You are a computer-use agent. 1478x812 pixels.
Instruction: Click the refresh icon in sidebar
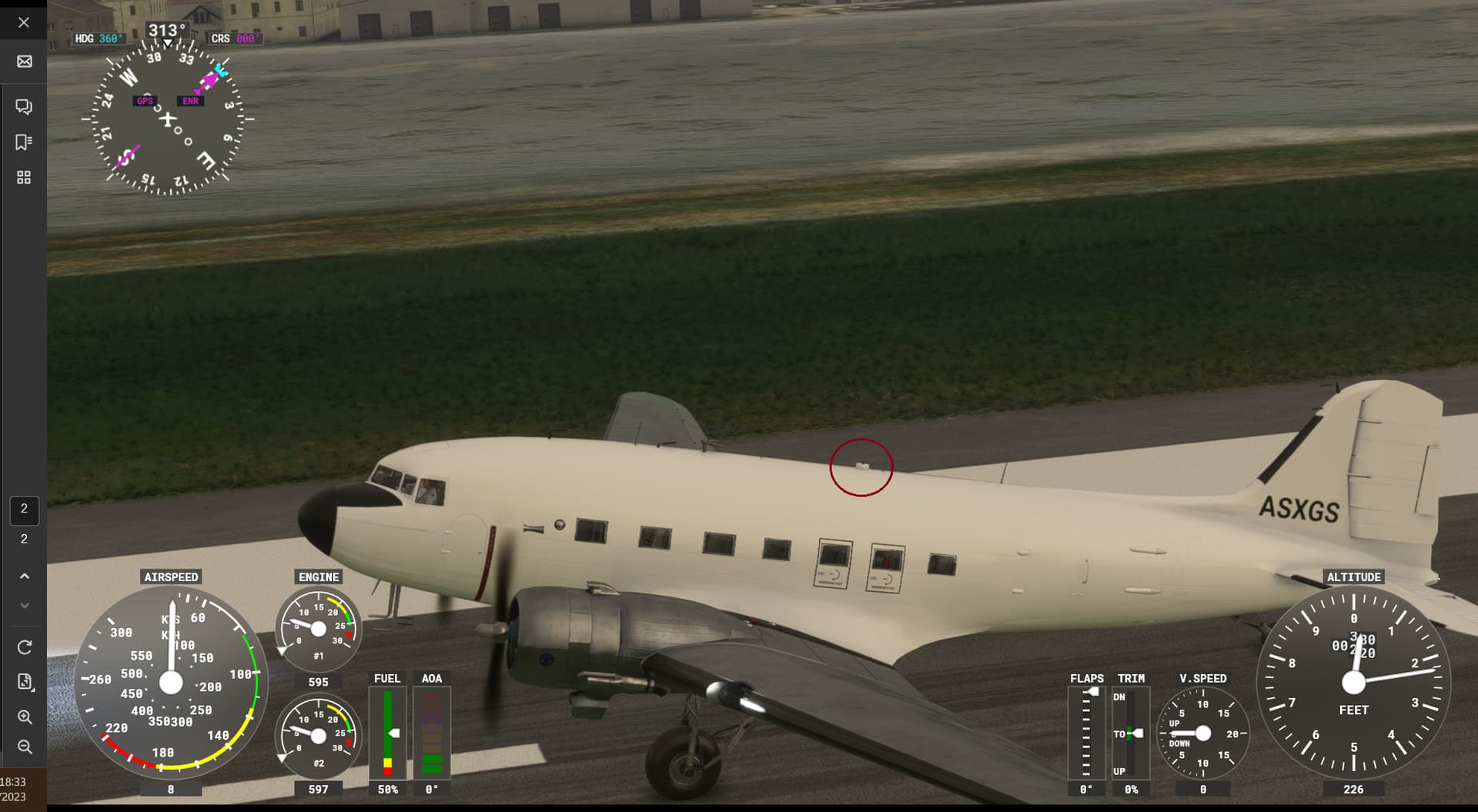coord(24,647)
